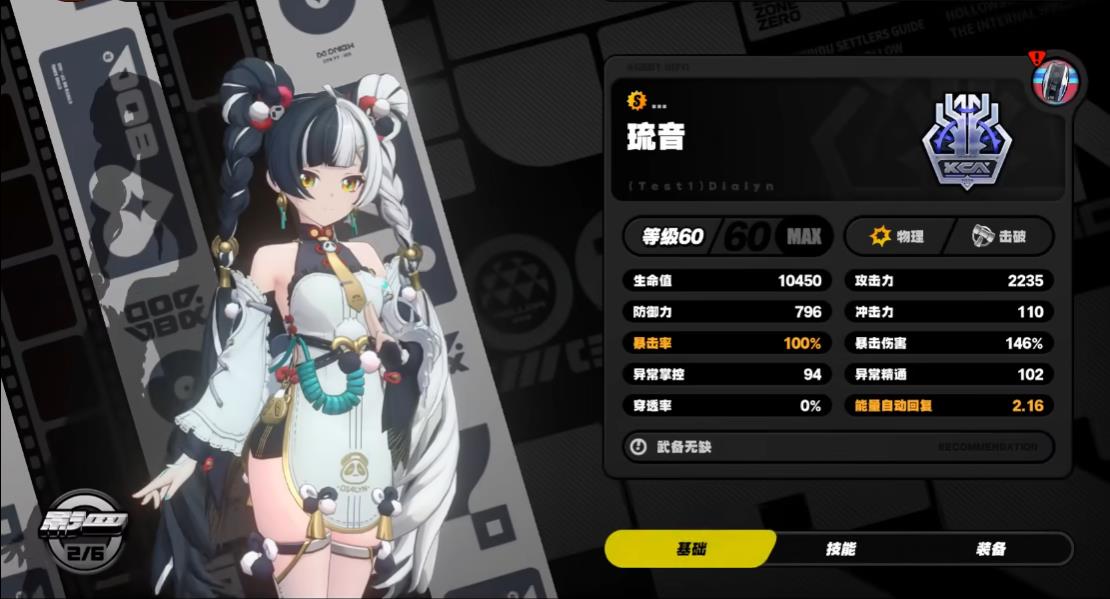Show the 击破 specialty details
Viewport: 1110px width, 599px height.
(x=999, y=237)
